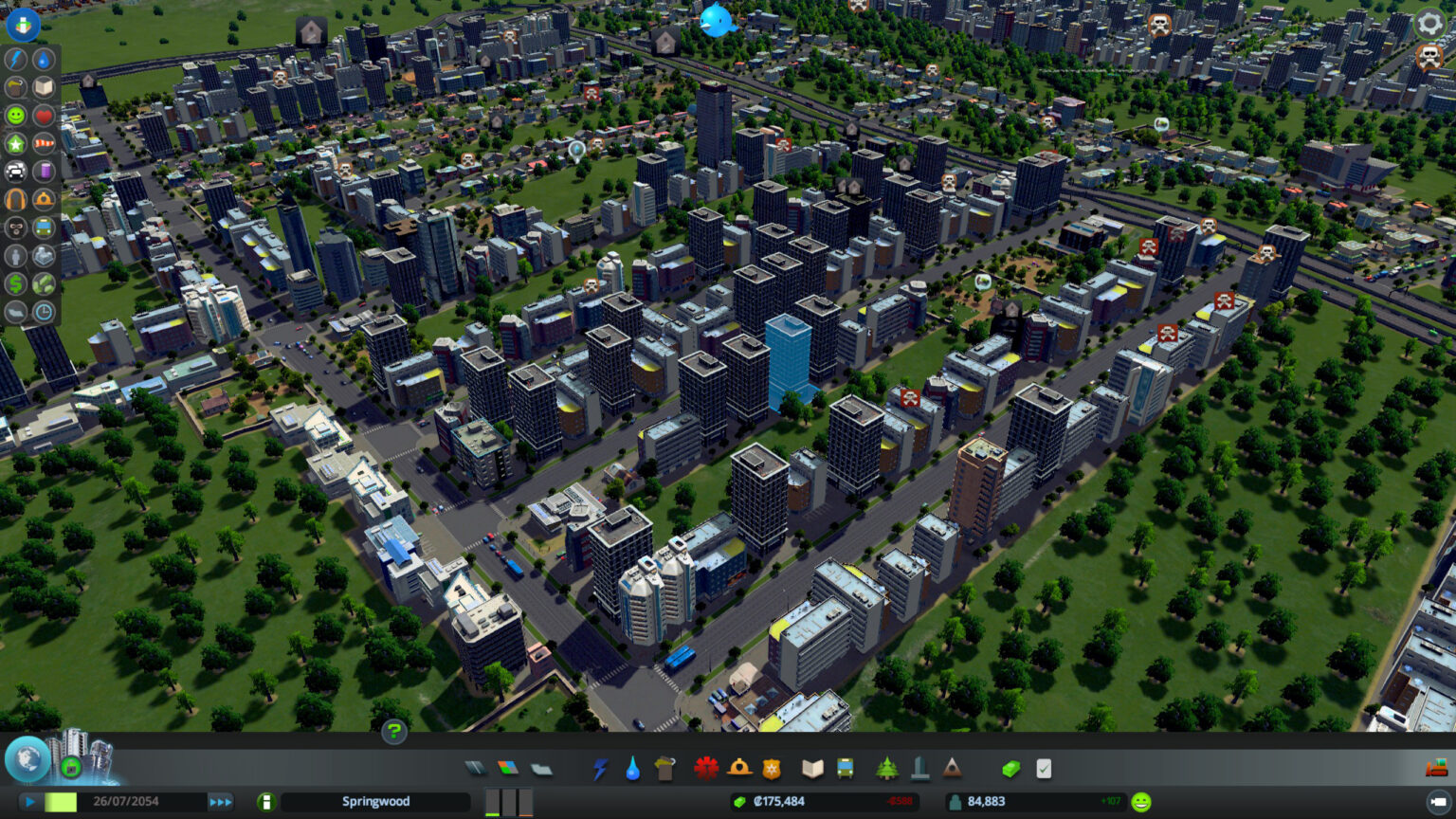Screen dimensions: 1456x819
Task: Expand game speed with the fast-forward arrows
Action: [221, 801]
